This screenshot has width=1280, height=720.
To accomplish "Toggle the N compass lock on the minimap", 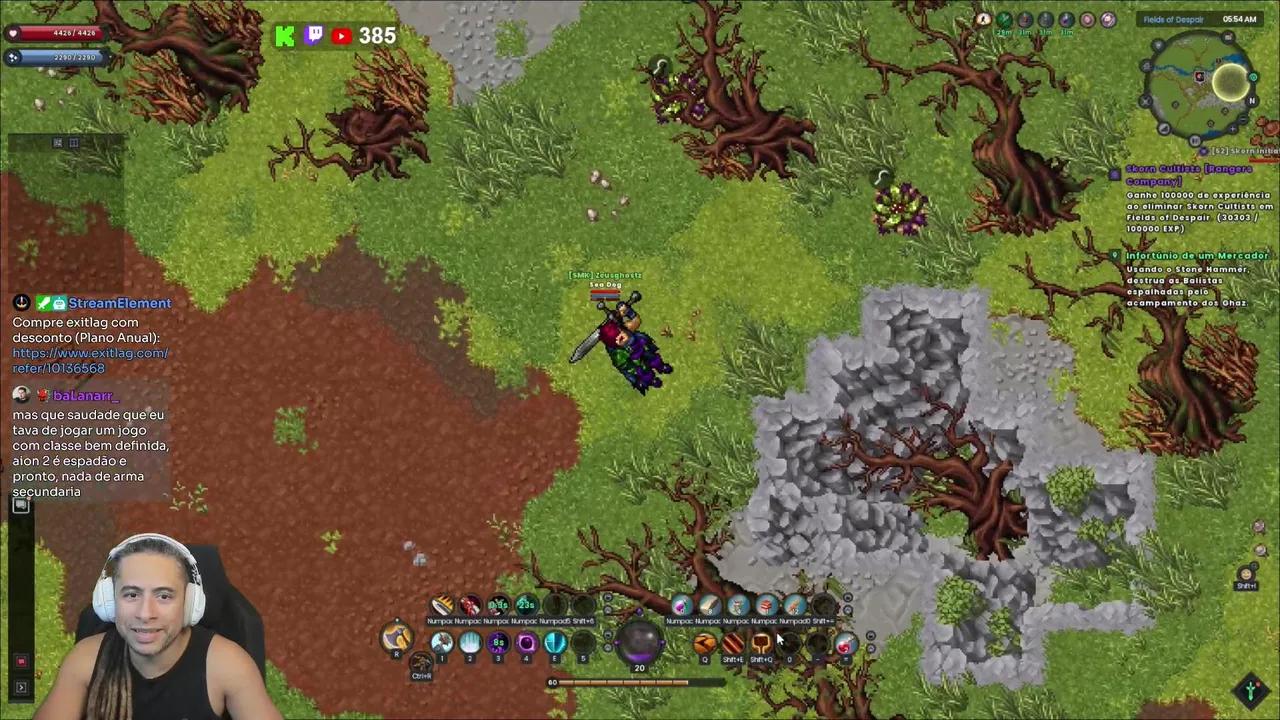I will [x=1251, y=101].
